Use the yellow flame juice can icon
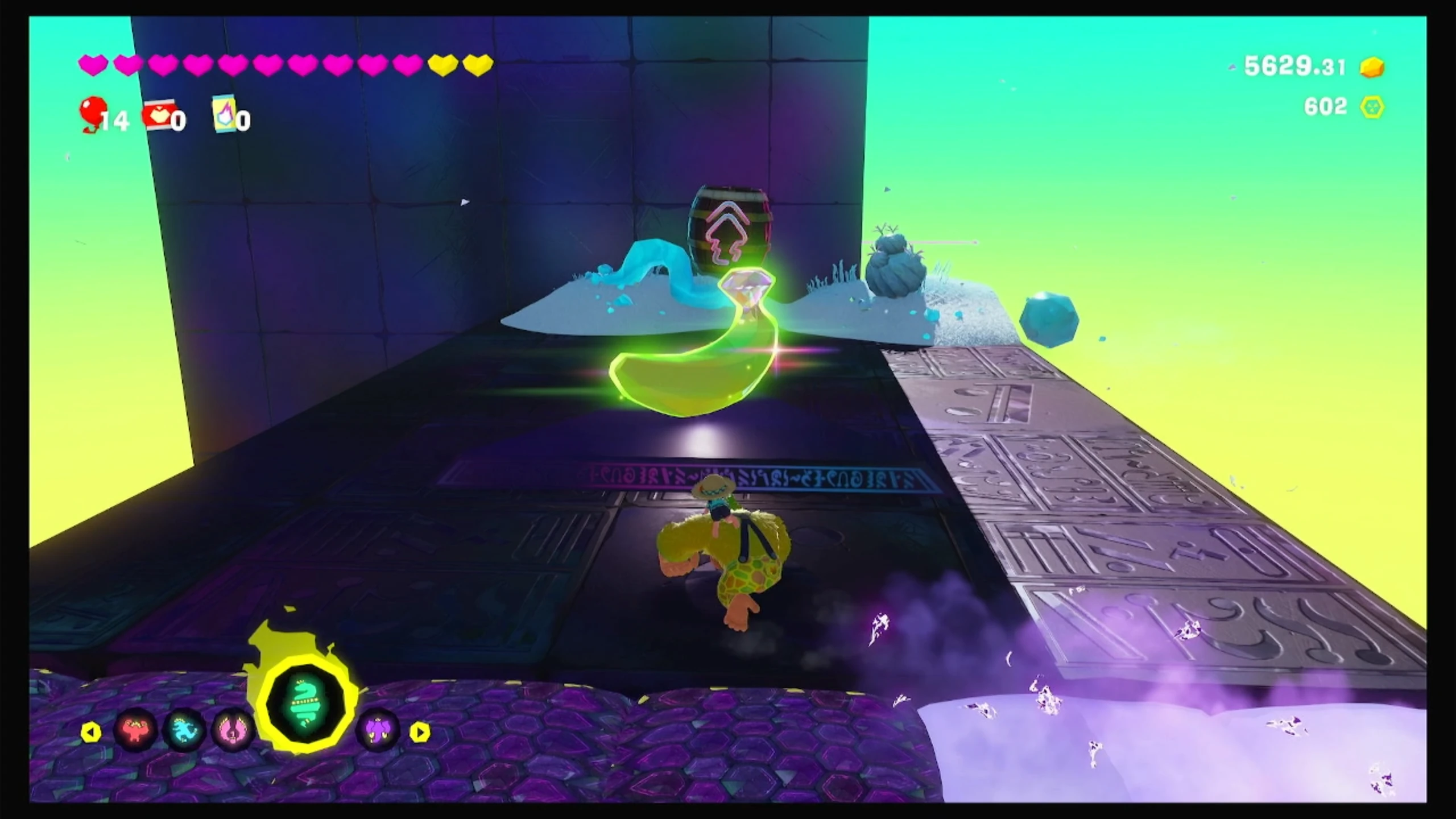The image size is (1456, 819). coord(224,113)
